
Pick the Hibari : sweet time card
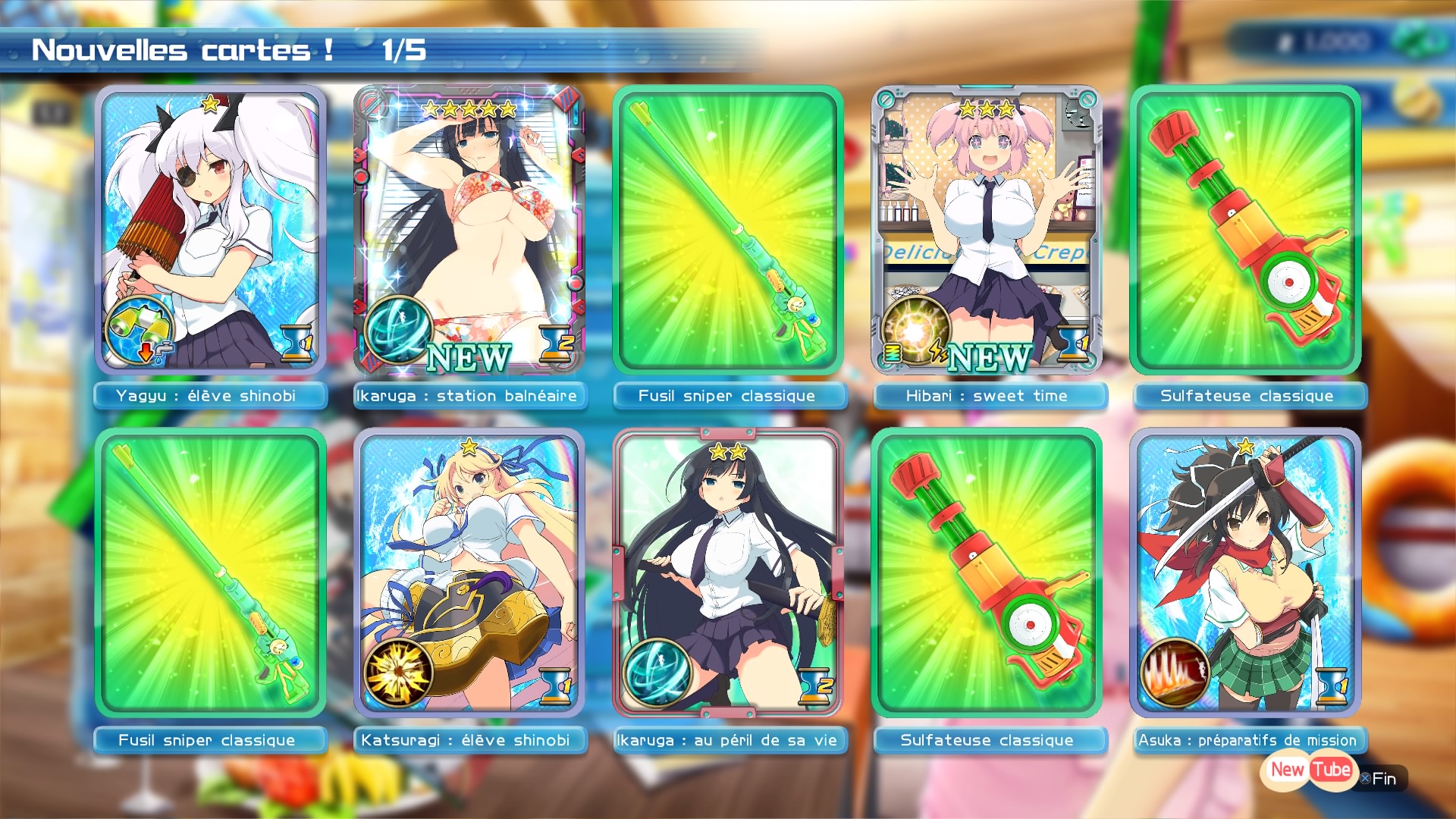[987, 230]
